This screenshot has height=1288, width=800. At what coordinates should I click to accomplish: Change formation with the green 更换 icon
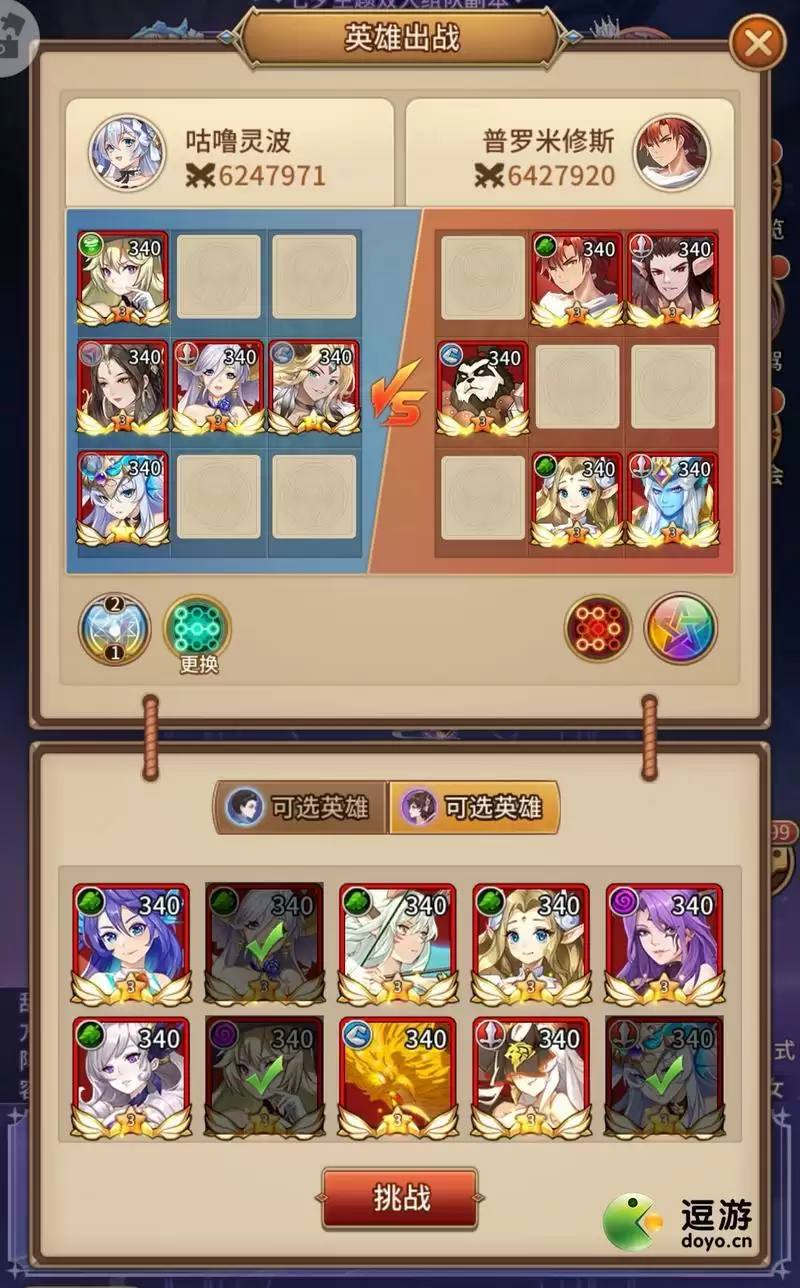(x=197, y=630)
